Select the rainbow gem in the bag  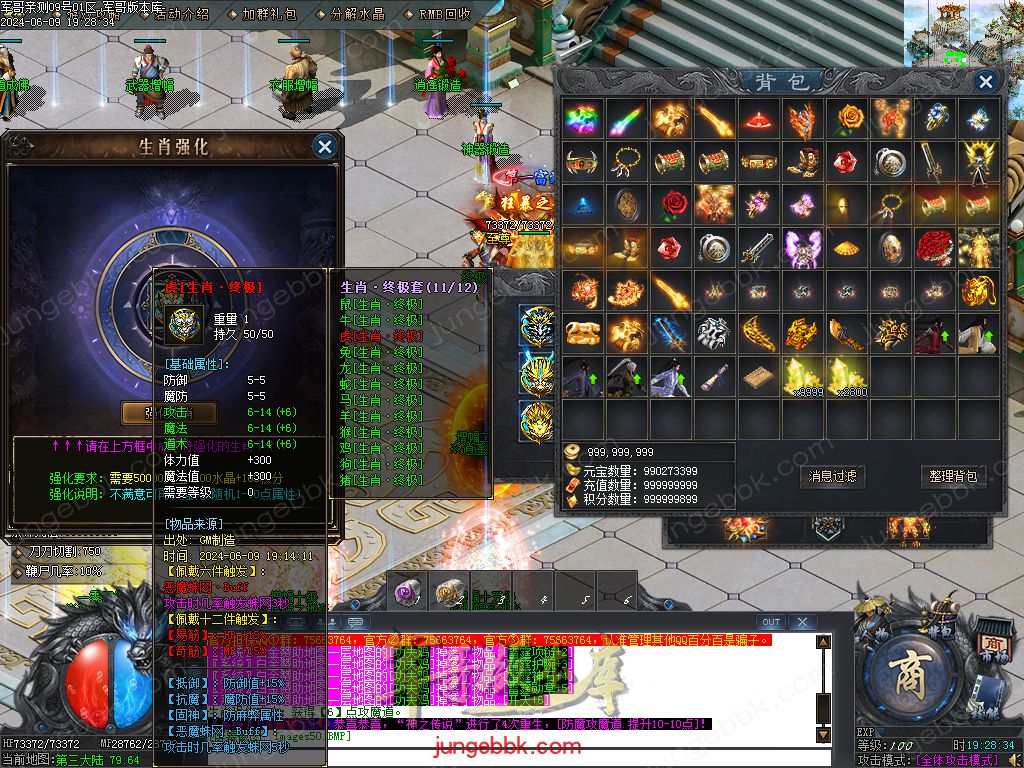coord(583,119)
